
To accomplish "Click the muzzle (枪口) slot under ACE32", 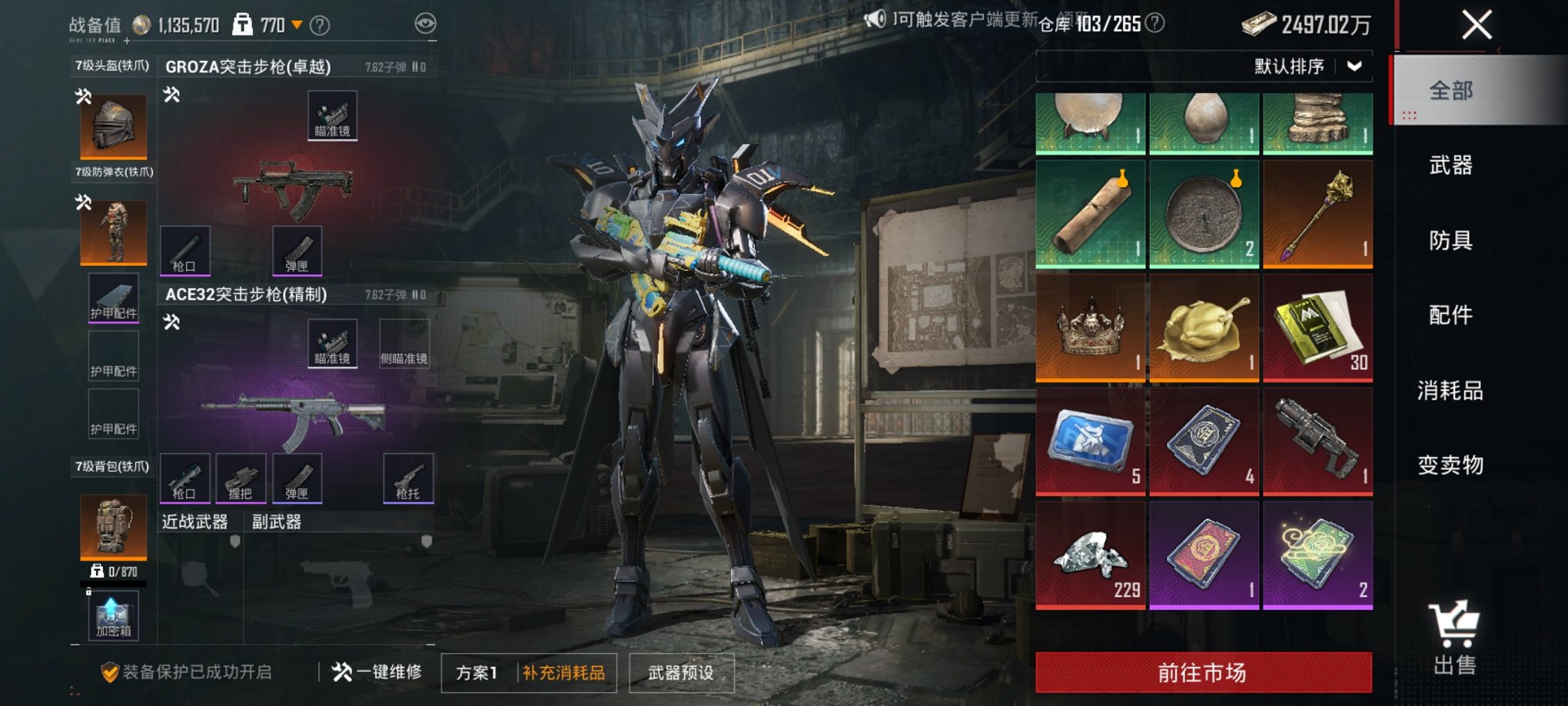I will (x=185, y=478).
